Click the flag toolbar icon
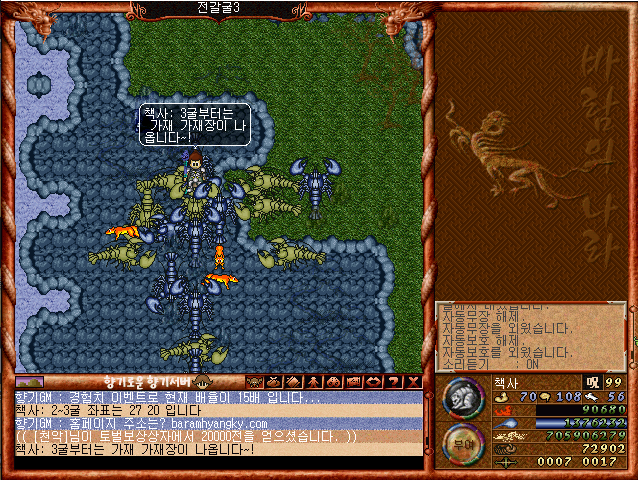 [x=354, y=382]
